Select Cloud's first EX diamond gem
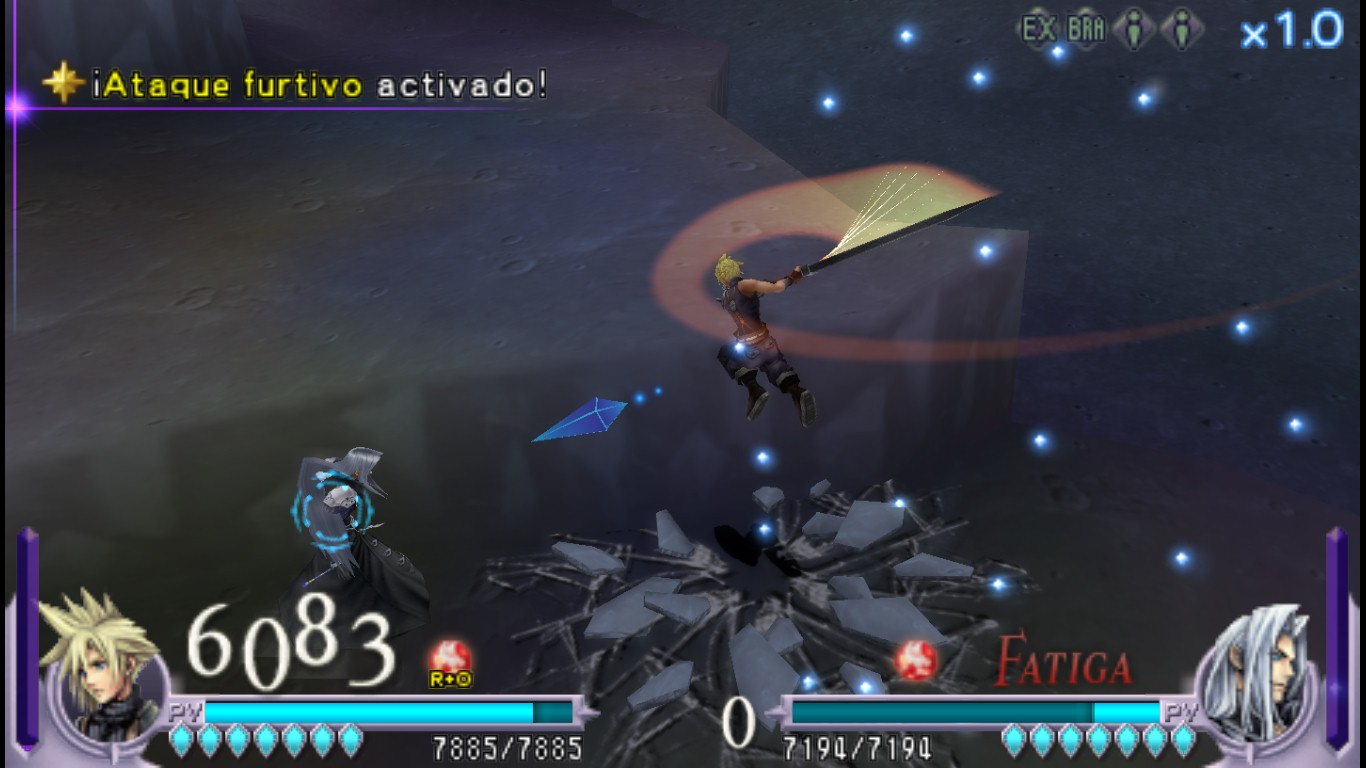This screenshot has height=768, width=1366. [179, 740]
